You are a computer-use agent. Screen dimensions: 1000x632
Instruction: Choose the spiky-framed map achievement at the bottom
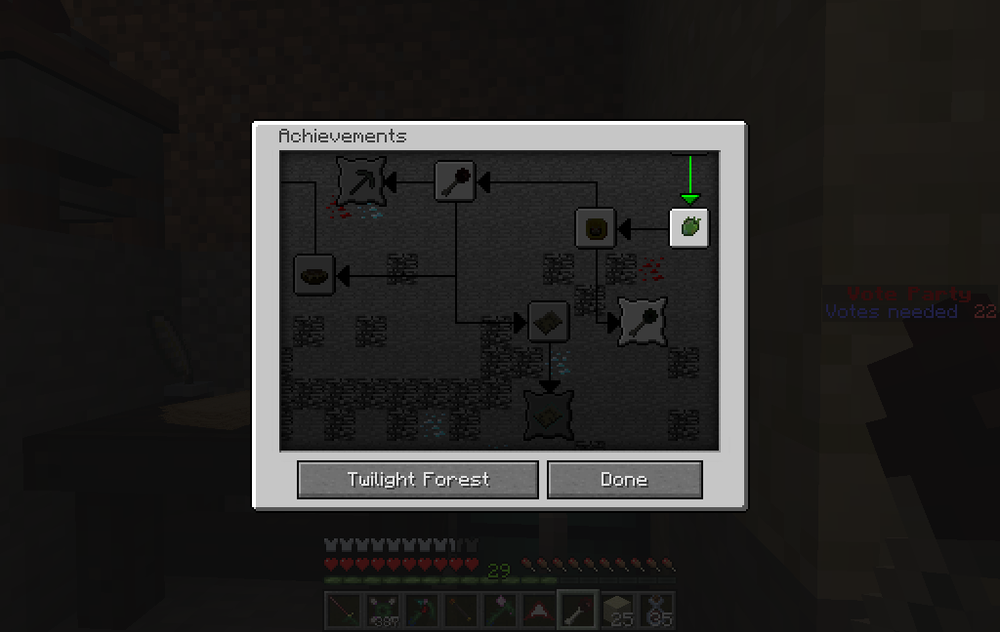548,414
